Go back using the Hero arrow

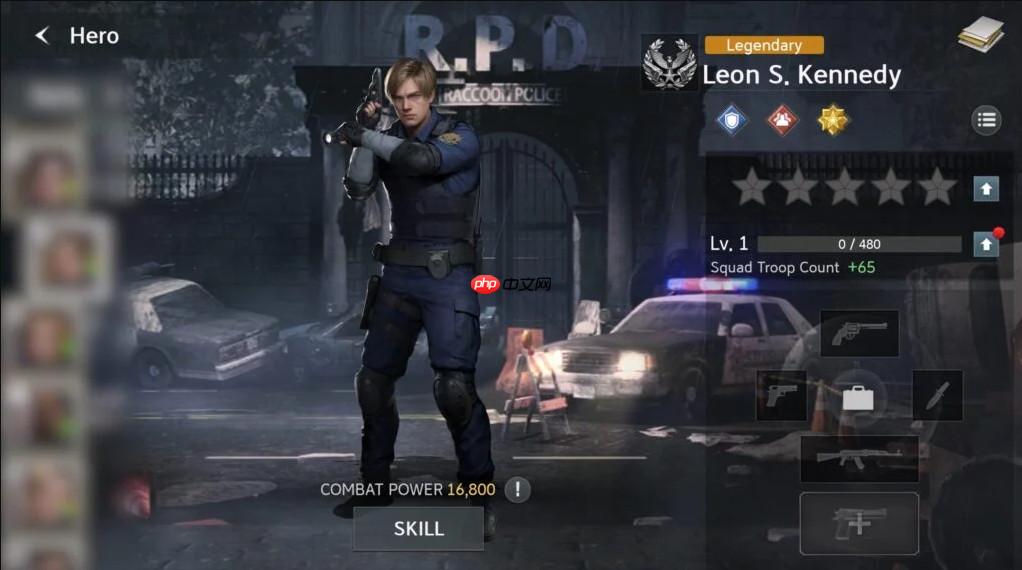[42, 36]
